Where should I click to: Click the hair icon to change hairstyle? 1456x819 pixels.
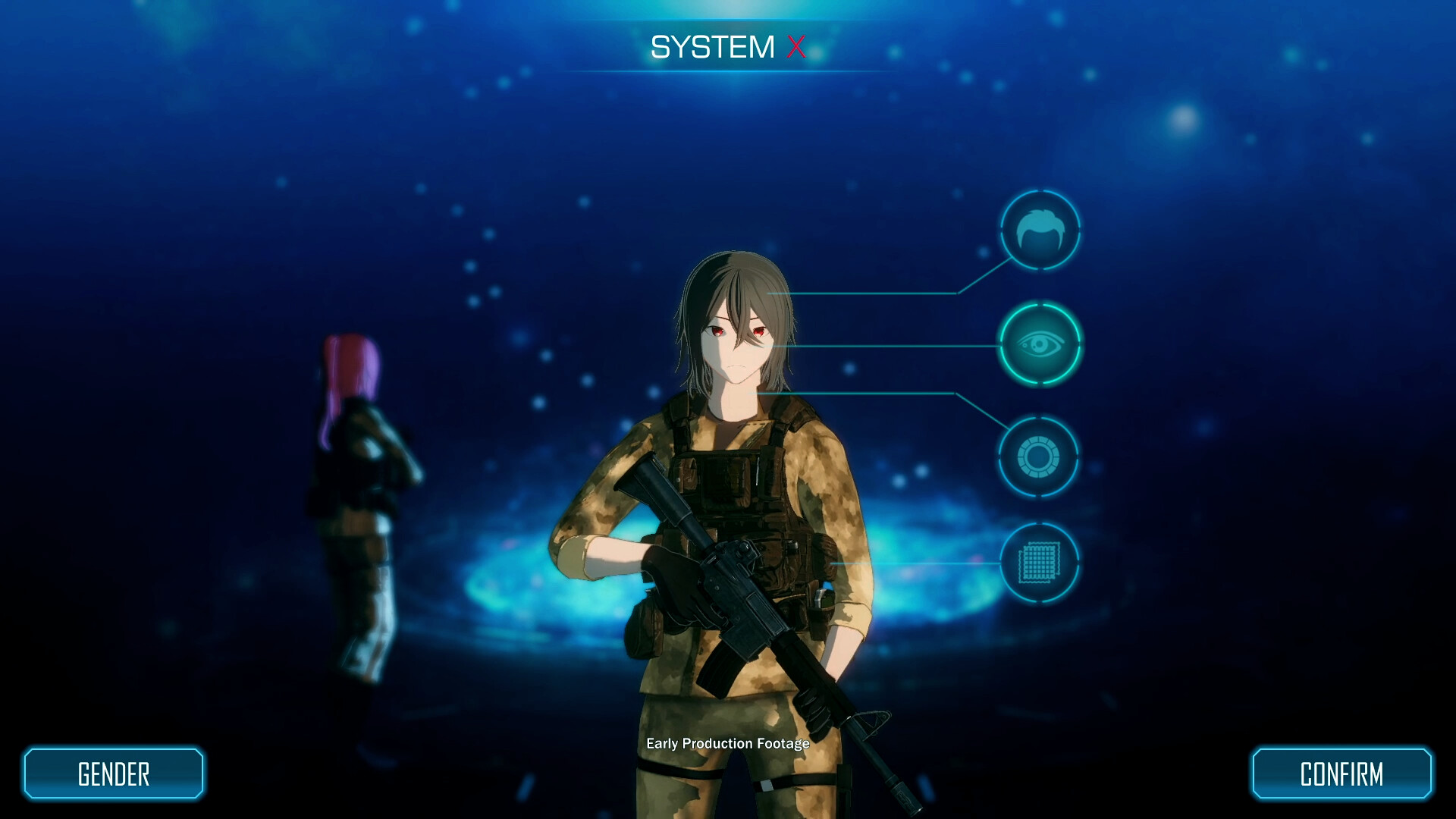(x=1040, y=230)
